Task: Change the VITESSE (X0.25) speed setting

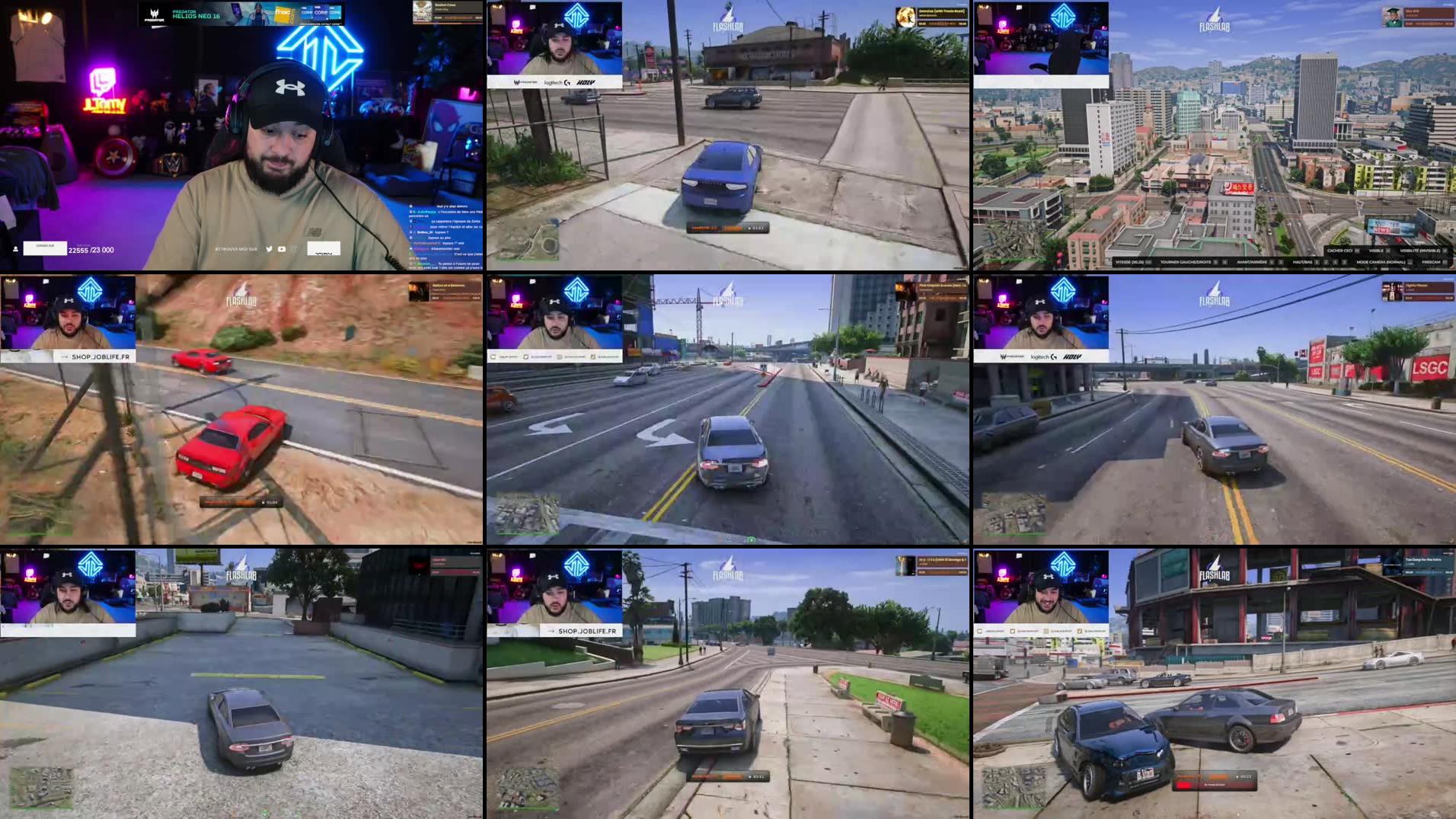Action: [1132, 261]
